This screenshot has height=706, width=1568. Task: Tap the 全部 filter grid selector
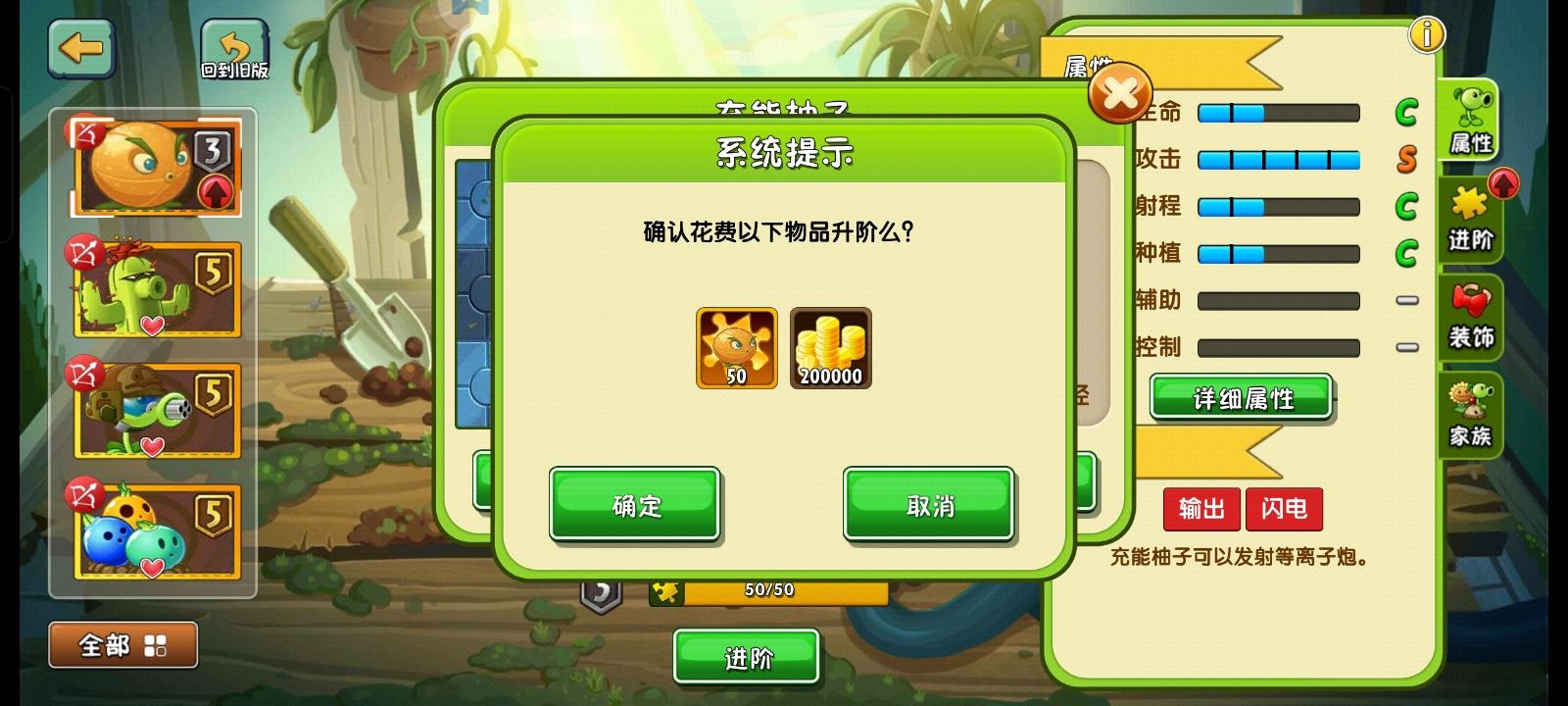(122, 644)
